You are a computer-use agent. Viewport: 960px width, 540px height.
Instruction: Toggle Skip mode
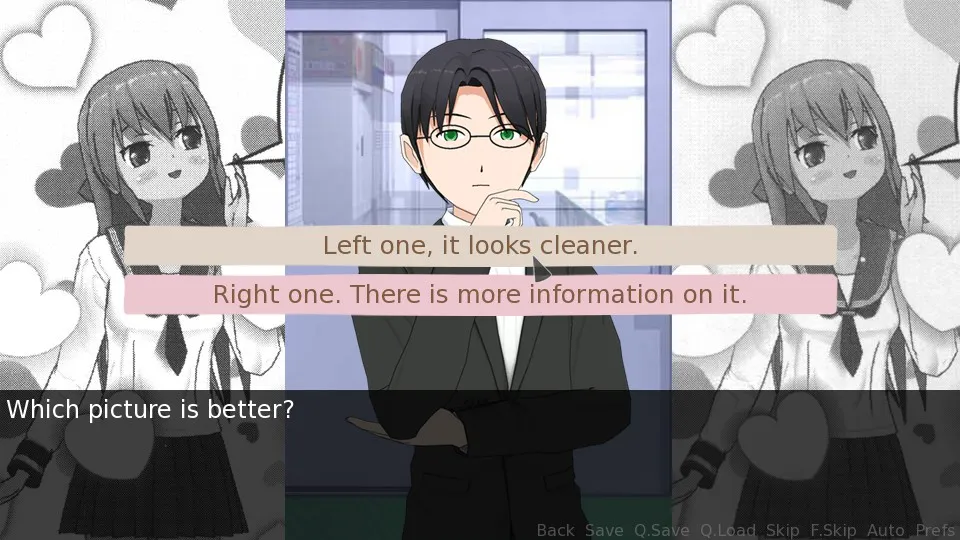click(x=783, y=530)
